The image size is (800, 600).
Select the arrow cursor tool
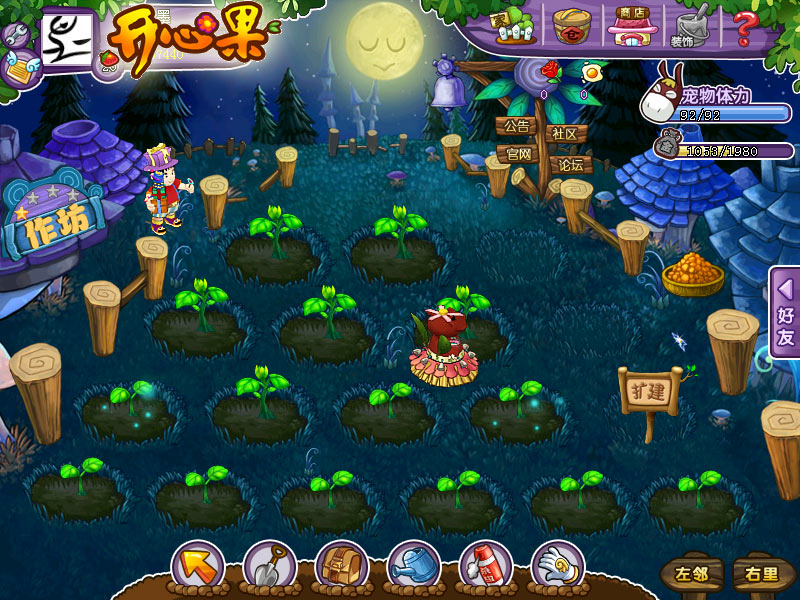197,567
